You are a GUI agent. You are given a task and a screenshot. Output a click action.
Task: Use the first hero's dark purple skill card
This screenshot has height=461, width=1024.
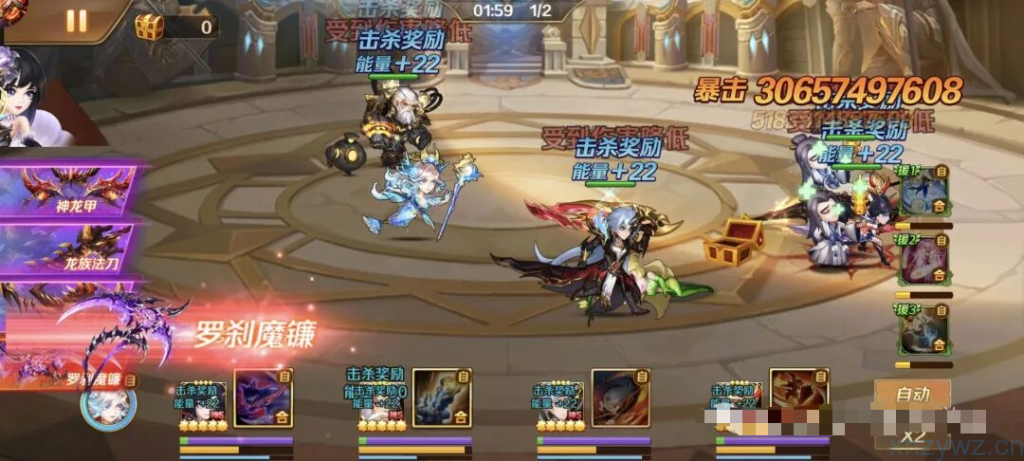(262, 397)
